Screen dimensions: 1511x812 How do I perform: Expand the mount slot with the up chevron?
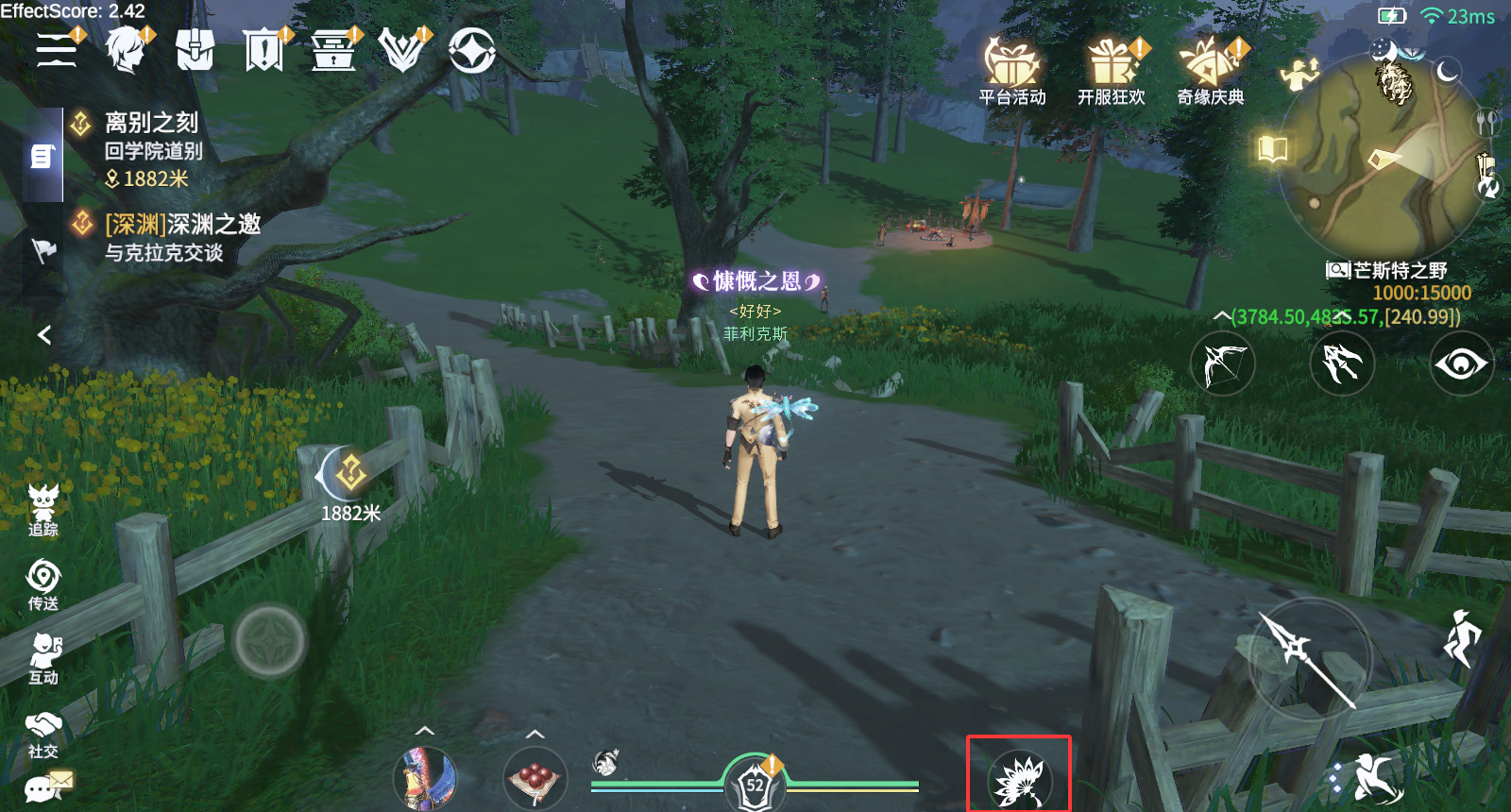[x=427, y=730]
